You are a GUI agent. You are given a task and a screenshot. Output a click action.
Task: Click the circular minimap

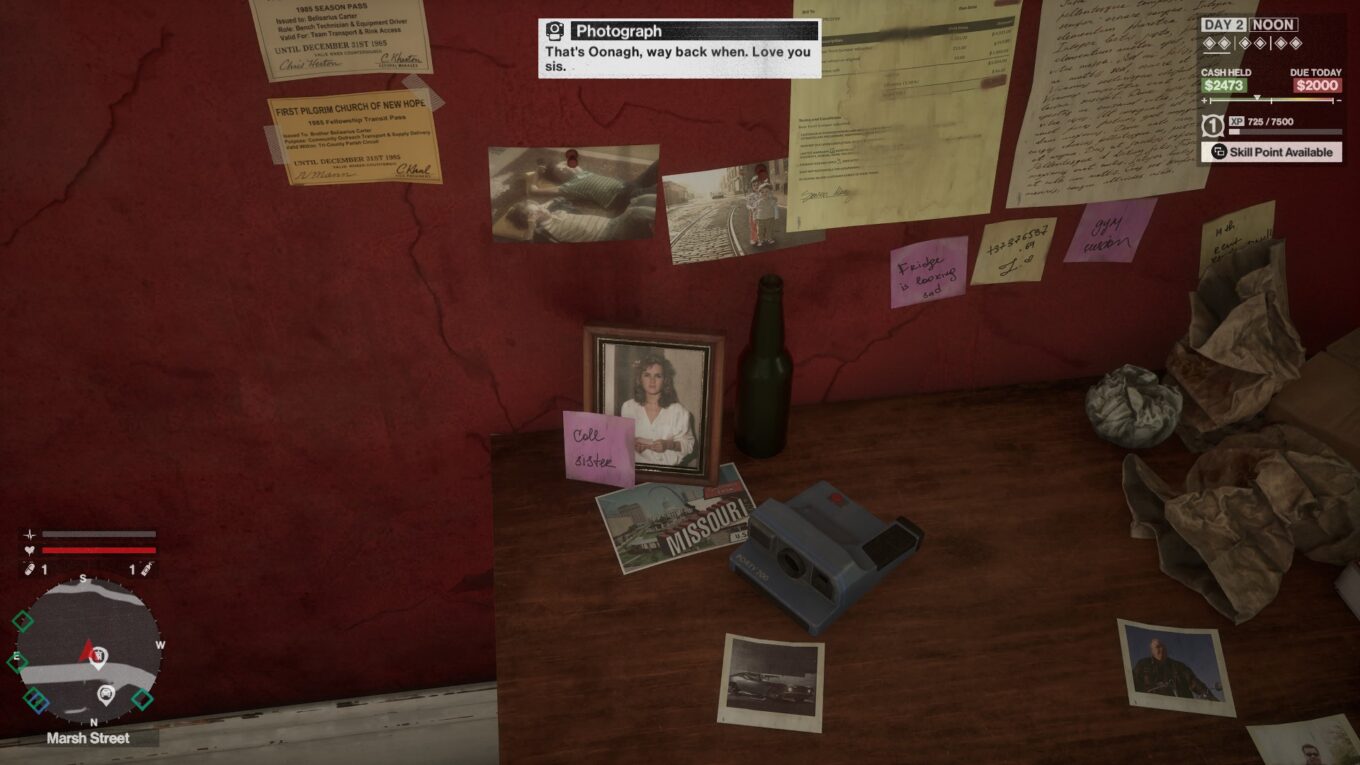point(88,650)
